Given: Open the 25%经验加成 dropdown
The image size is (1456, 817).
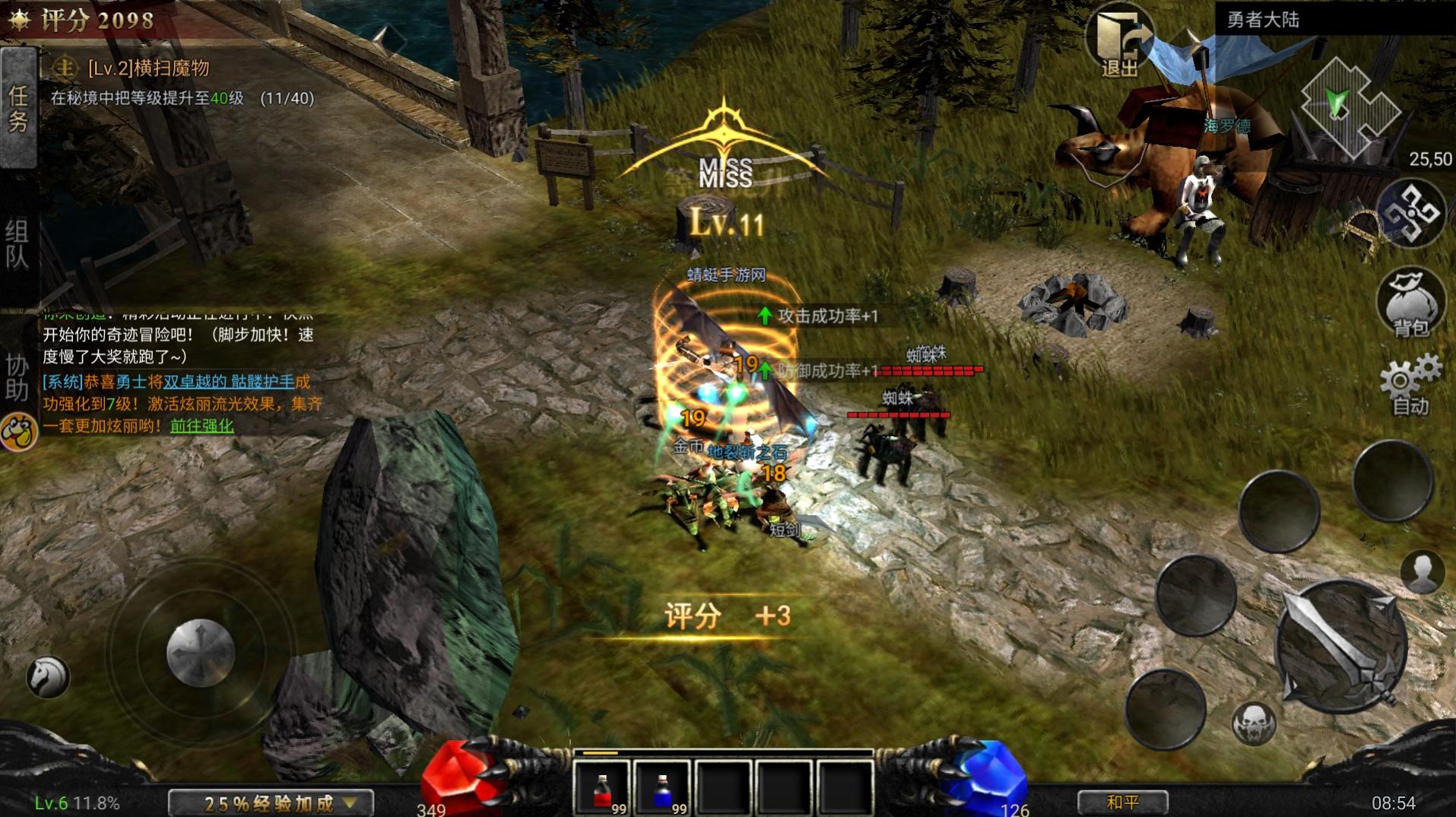Looking at the screenshot, I should pyautogui.click(x=271, y=803).
